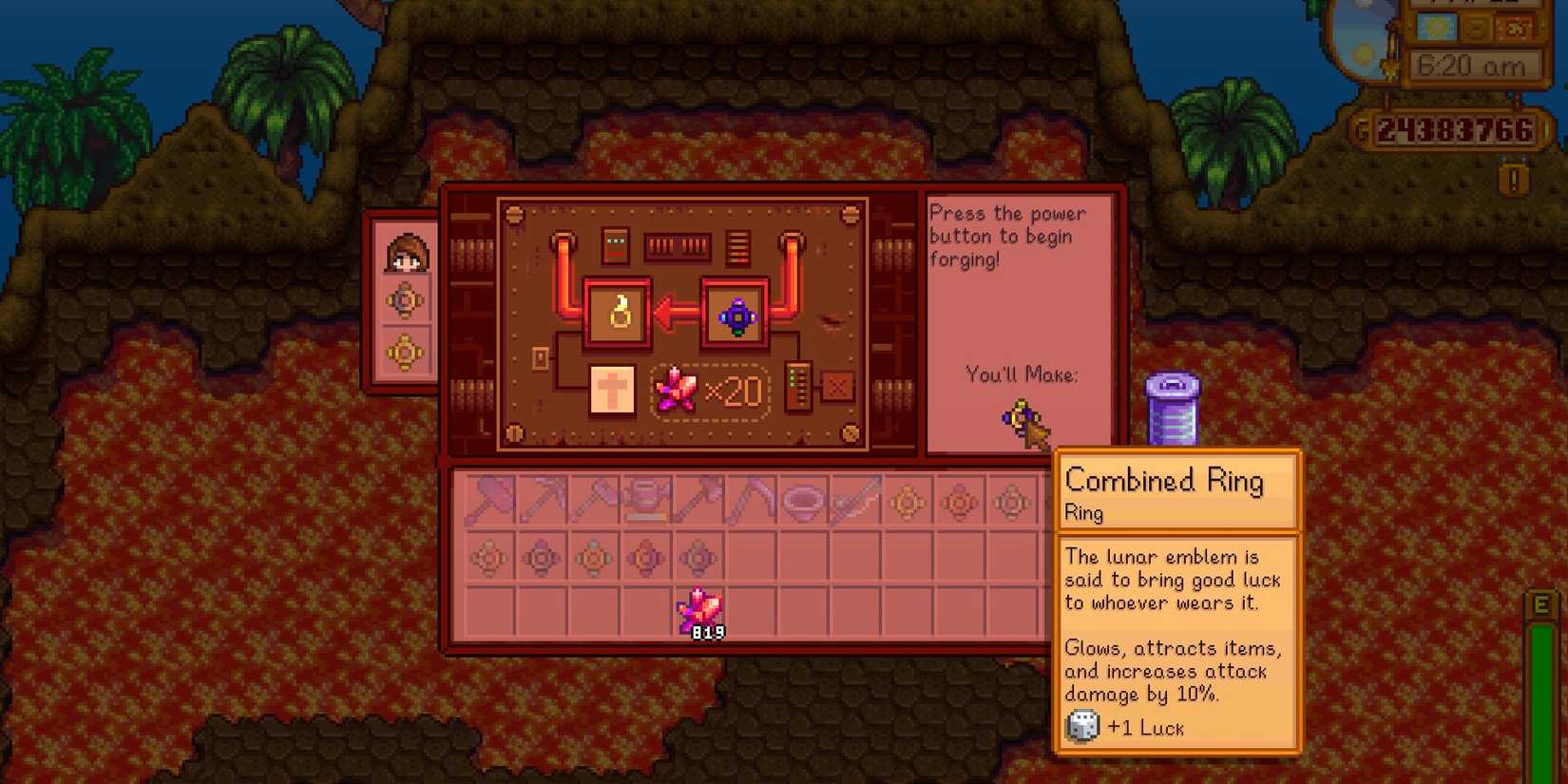
Task: Remove the ring from the right forge slot
Action: pos(736,314)
